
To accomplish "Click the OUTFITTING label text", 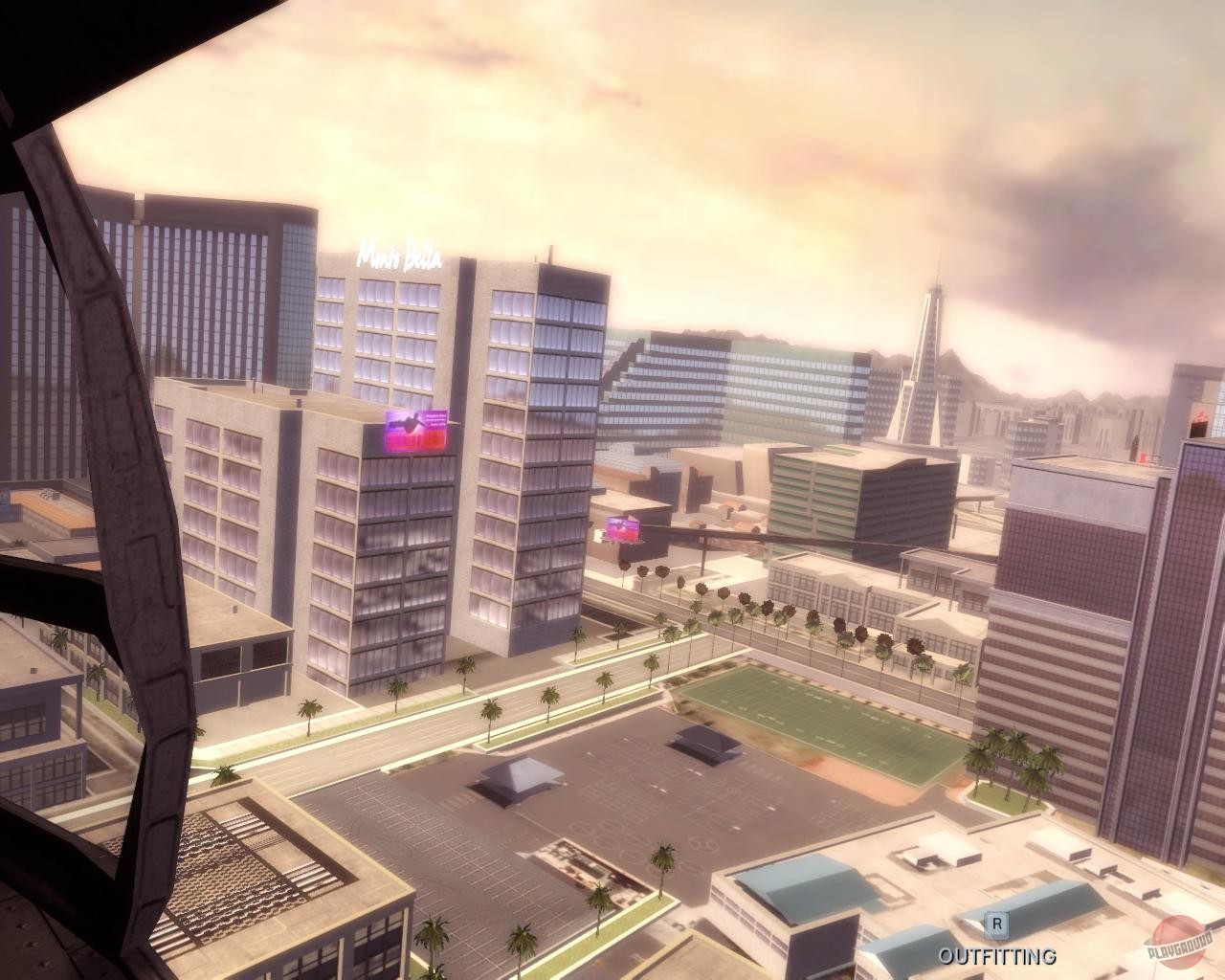I will (x=996, y=955).
